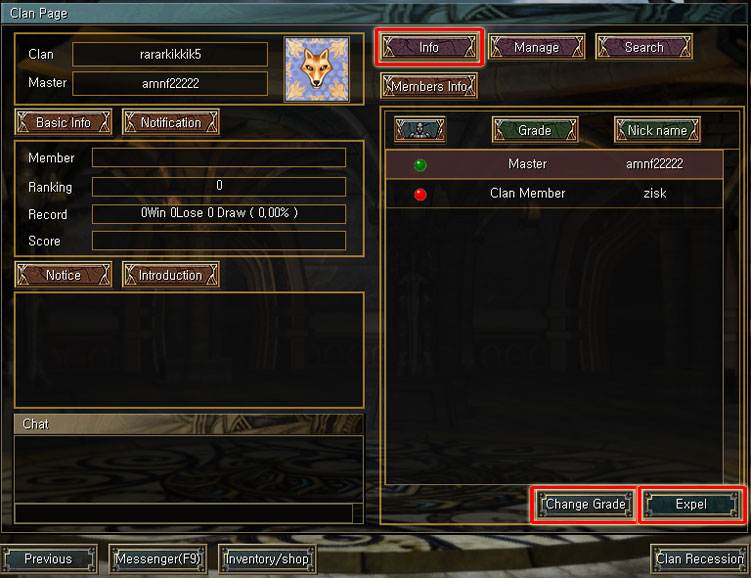Click the fox clan emblem
751x578 pixels.
pos(316,69)
